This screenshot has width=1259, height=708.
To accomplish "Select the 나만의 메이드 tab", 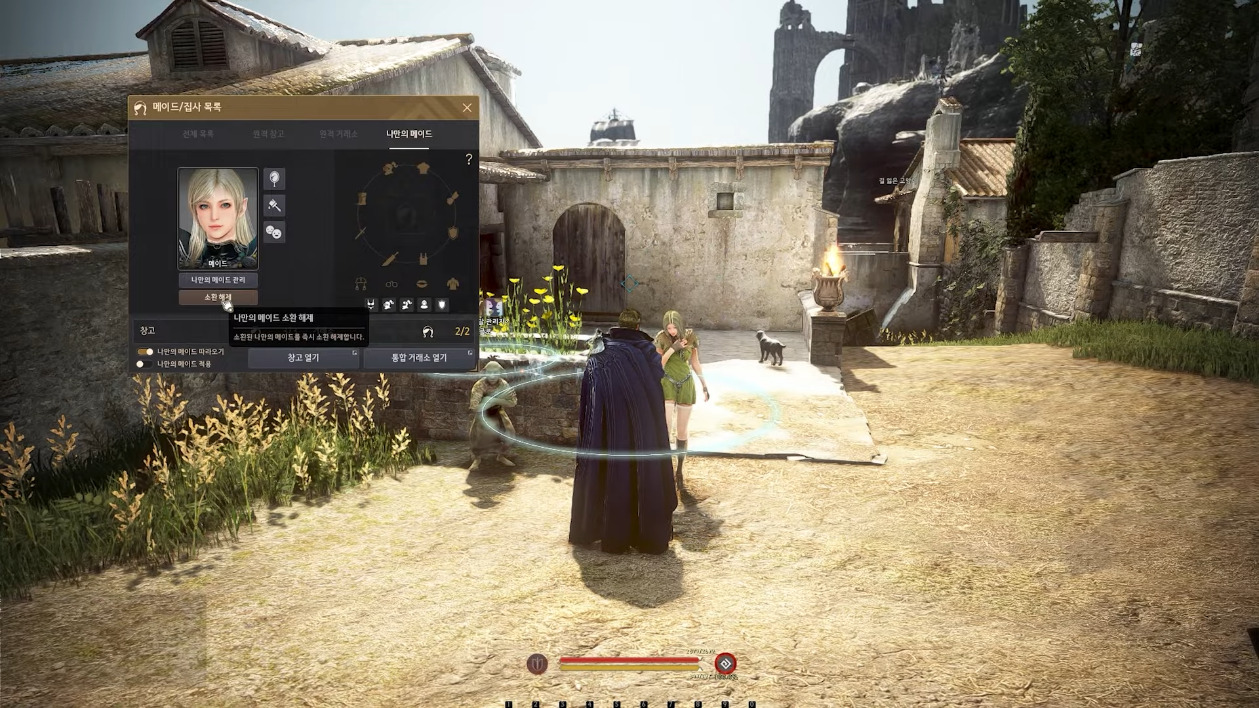I will pyautogui.click(x=409, y=134).
